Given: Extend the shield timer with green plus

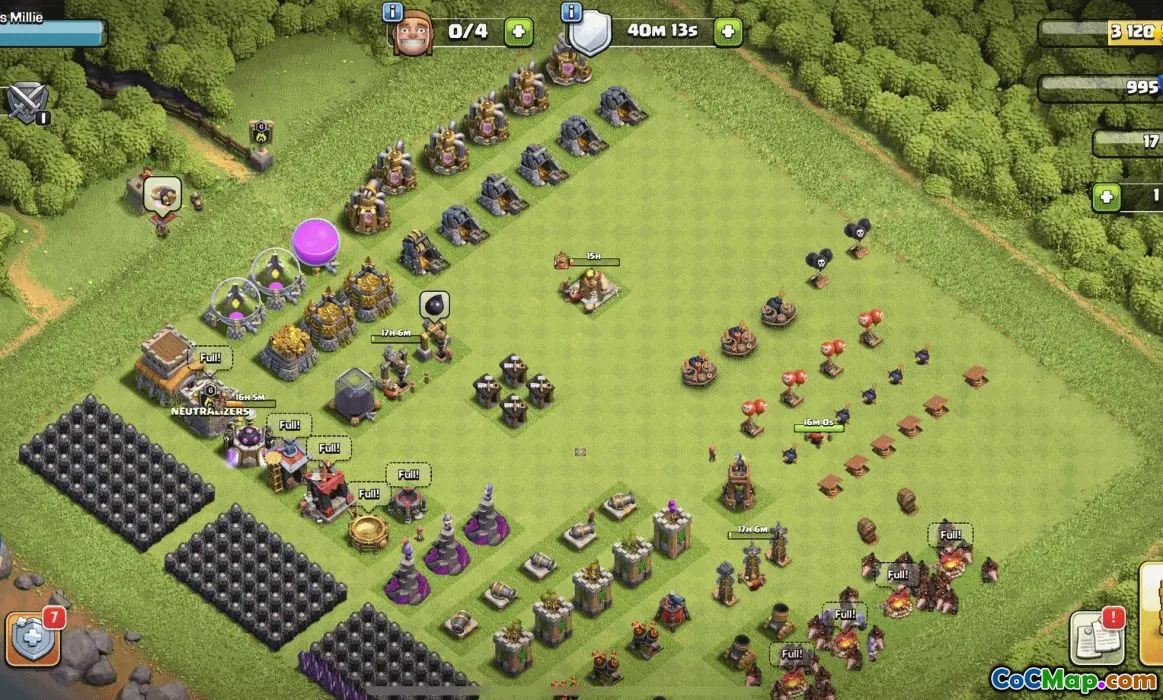Looking at the screenshot, I should (727, 31).
